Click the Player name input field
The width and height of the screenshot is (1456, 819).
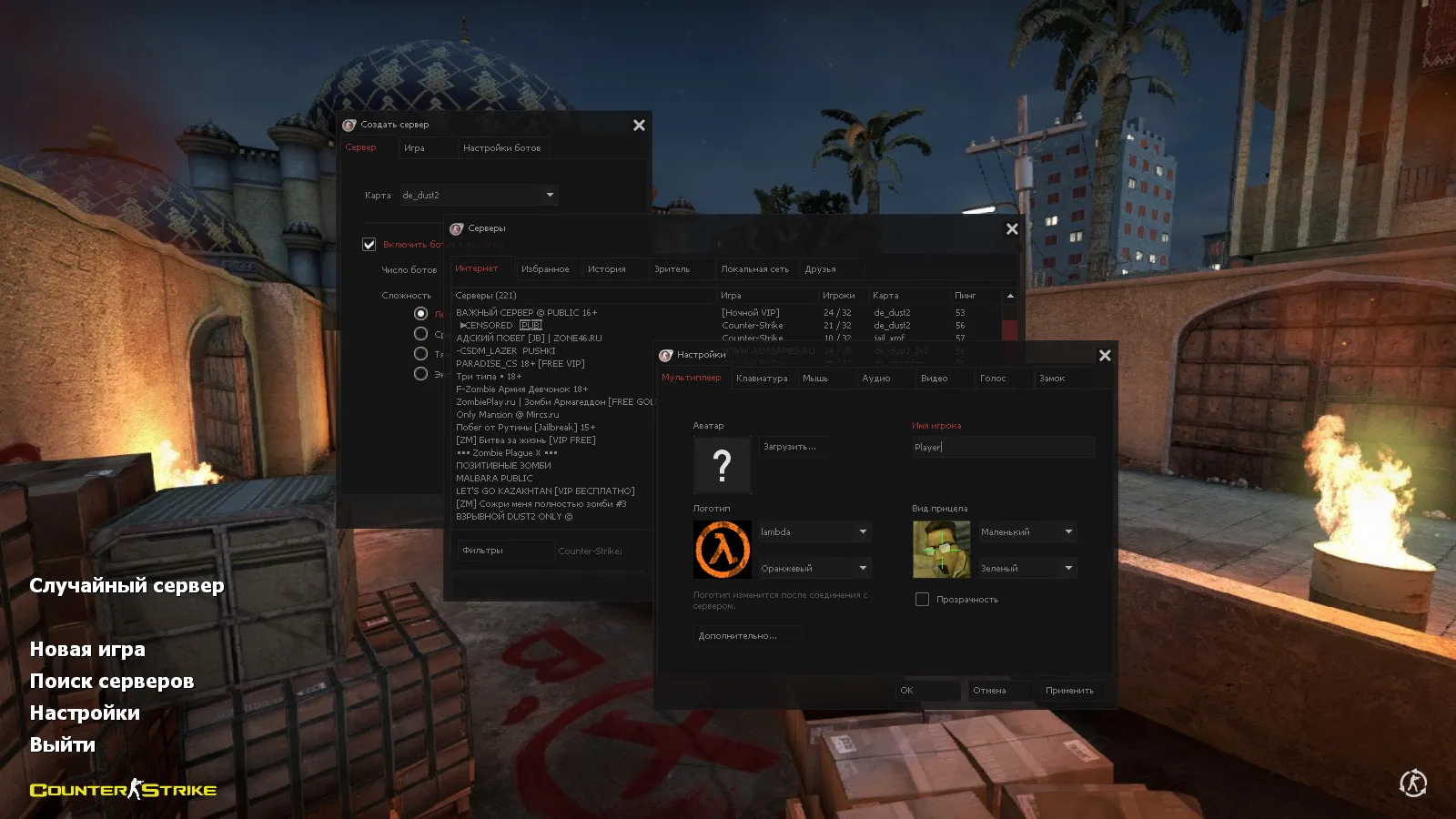coord(1001,447)
